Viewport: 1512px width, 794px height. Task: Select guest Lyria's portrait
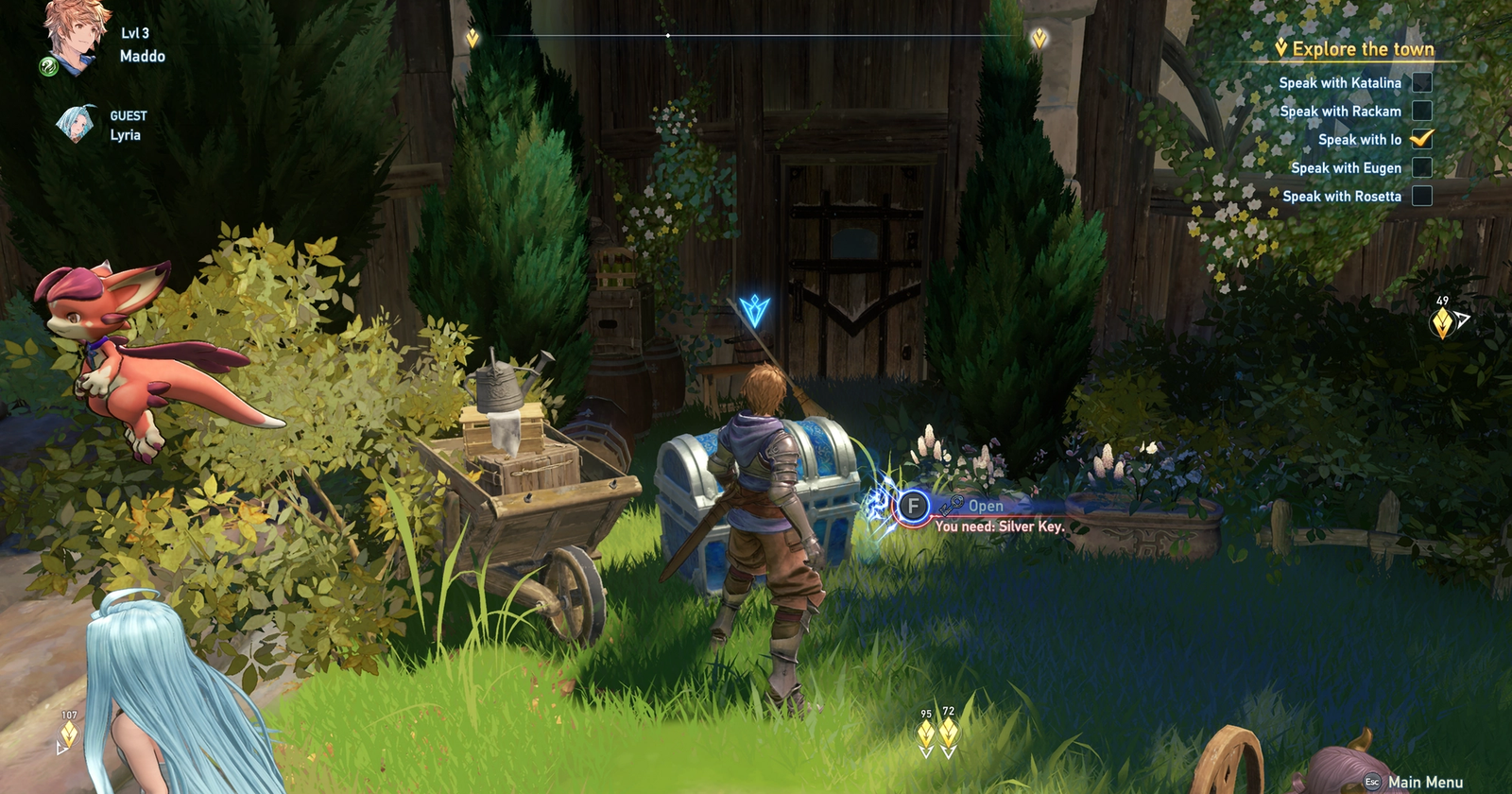[76, 124]
